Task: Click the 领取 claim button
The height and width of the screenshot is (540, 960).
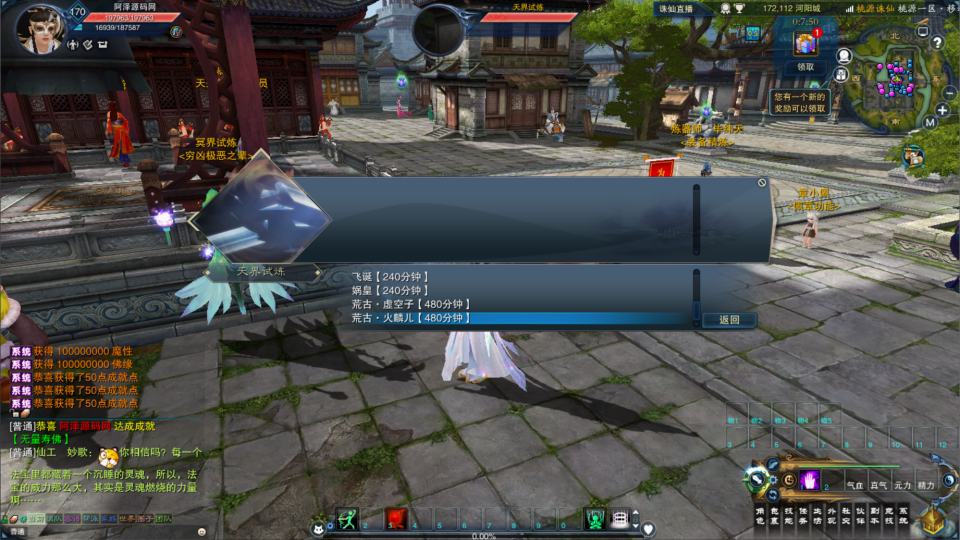Action: [805, 67]
